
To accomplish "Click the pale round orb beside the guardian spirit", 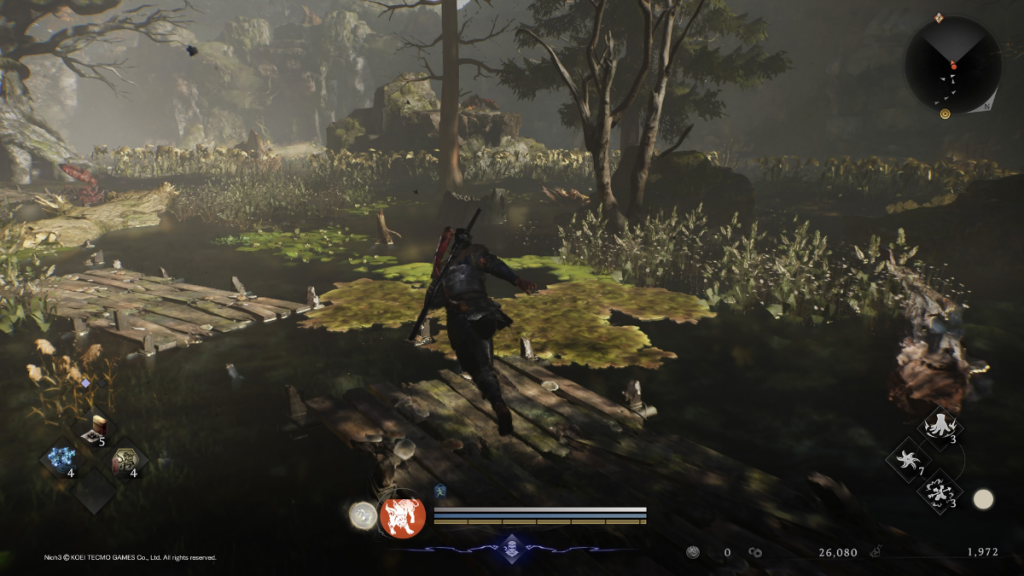I will [x=363, y=515].
